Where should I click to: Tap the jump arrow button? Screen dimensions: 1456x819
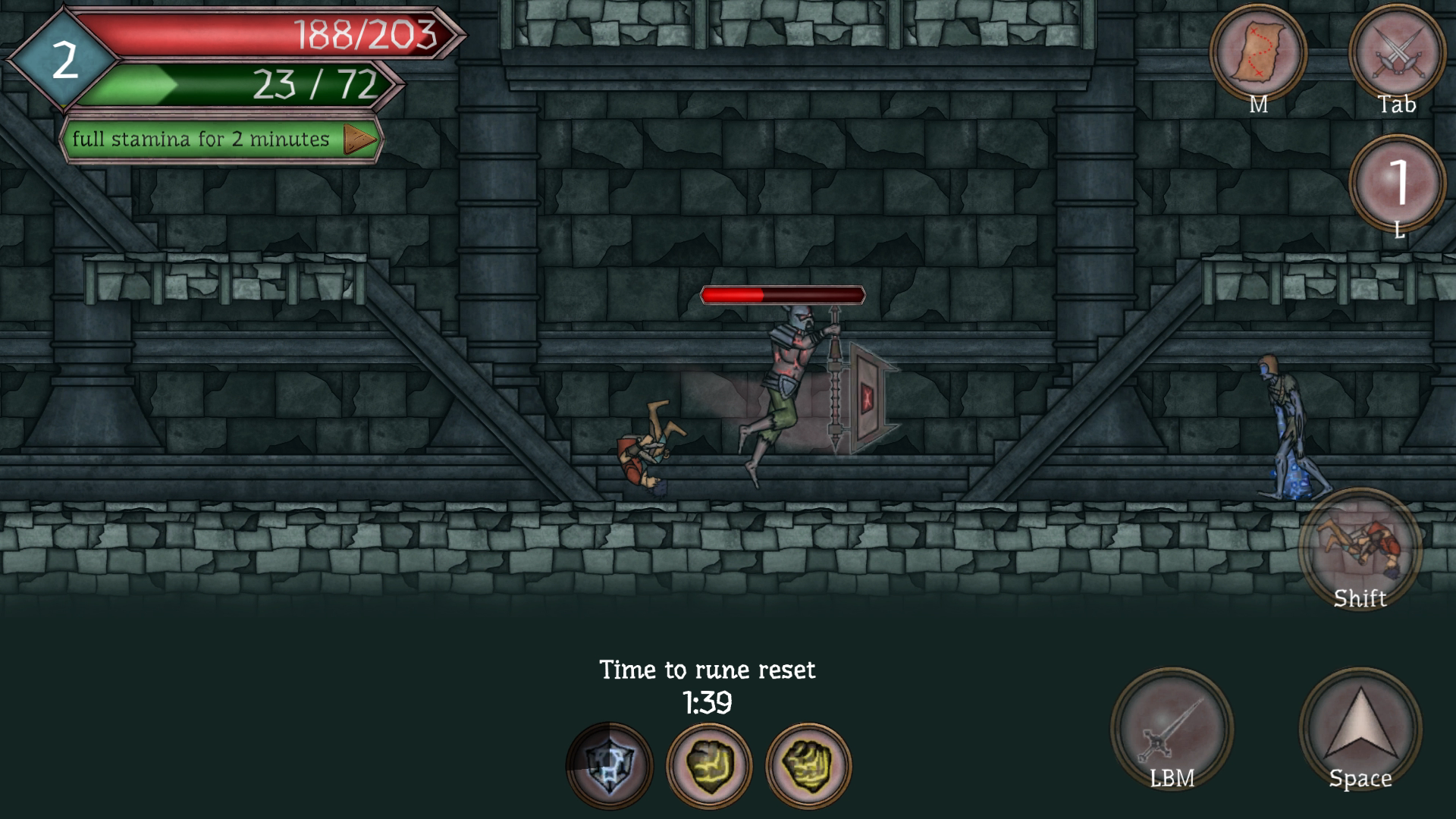(1360, 730)
